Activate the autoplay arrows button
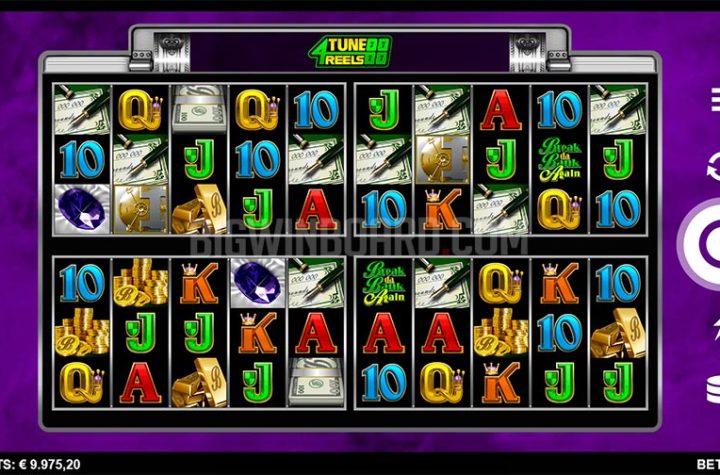Viewport: 720px width, 475px height. (x=713, y=165)
